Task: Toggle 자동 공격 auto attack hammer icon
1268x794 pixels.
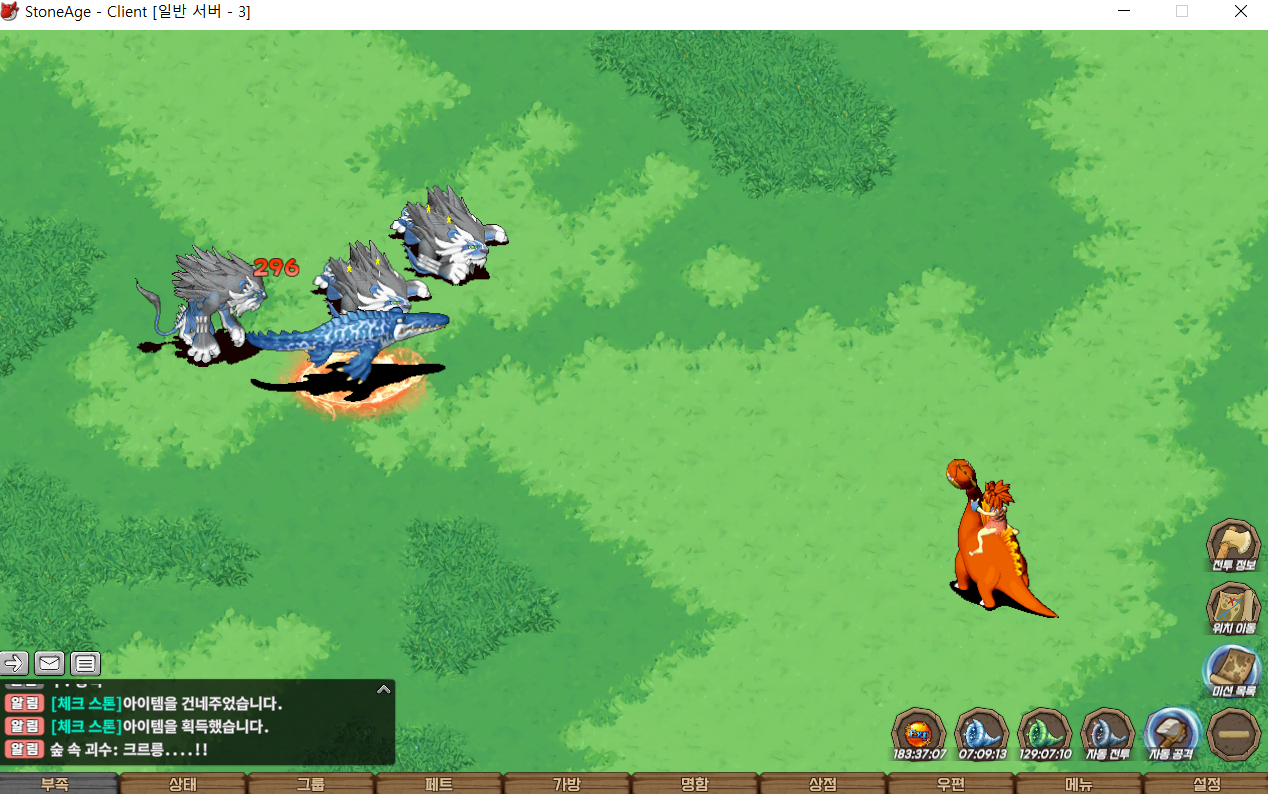Action: [x=1171, y=732]
